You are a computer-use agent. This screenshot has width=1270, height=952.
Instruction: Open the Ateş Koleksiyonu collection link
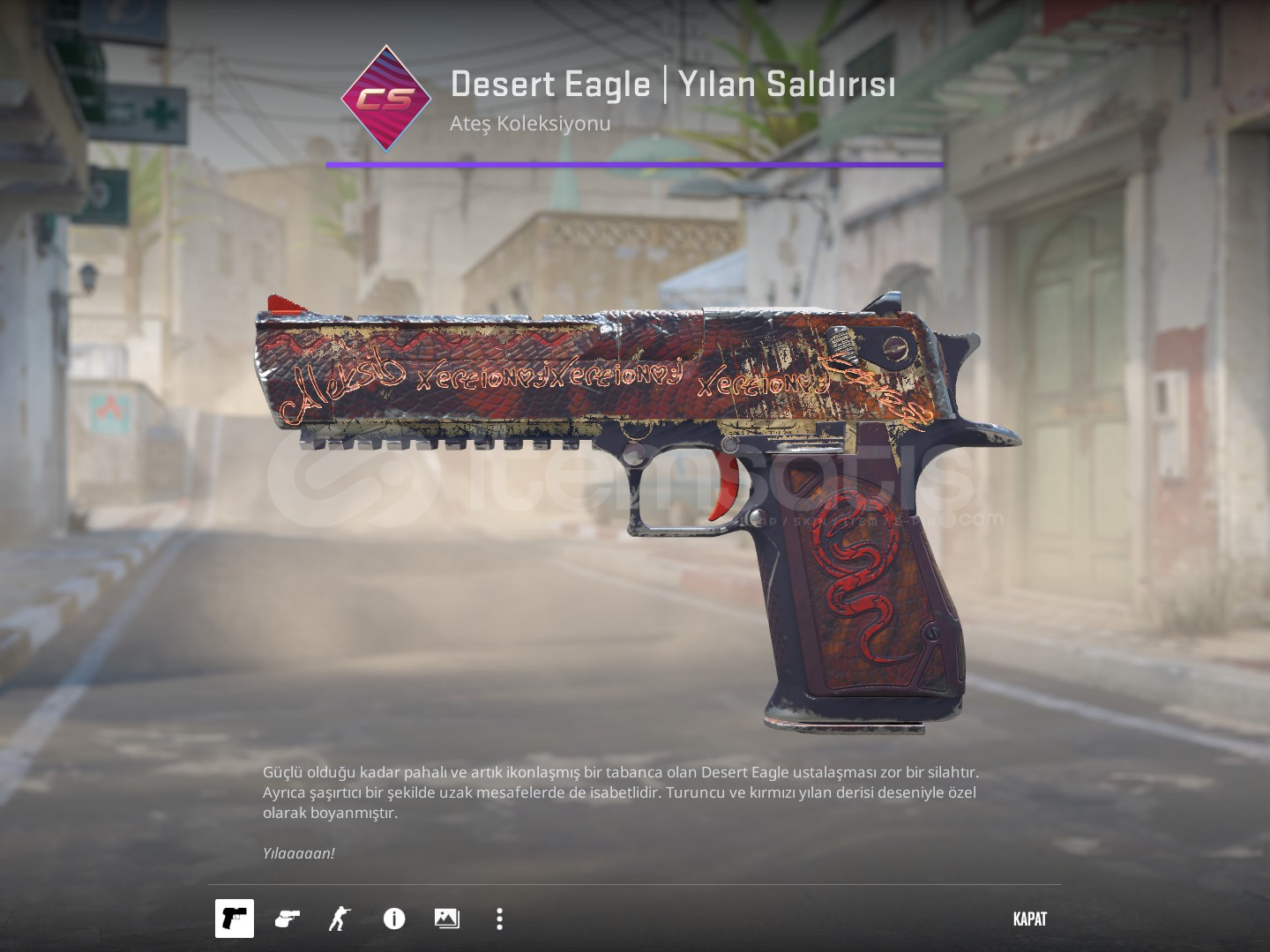click(x=529, y=123)
